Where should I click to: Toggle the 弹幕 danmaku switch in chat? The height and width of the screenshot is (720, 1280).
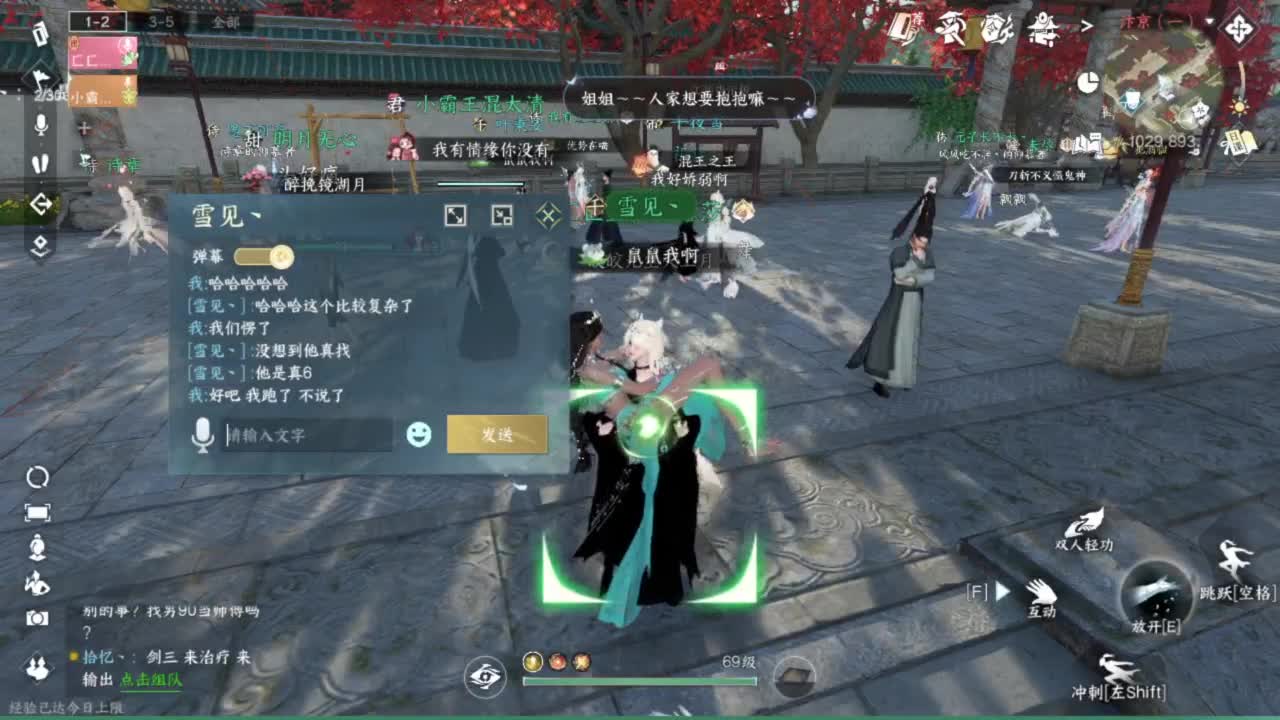pyautogui.click(x=268, y=254)
